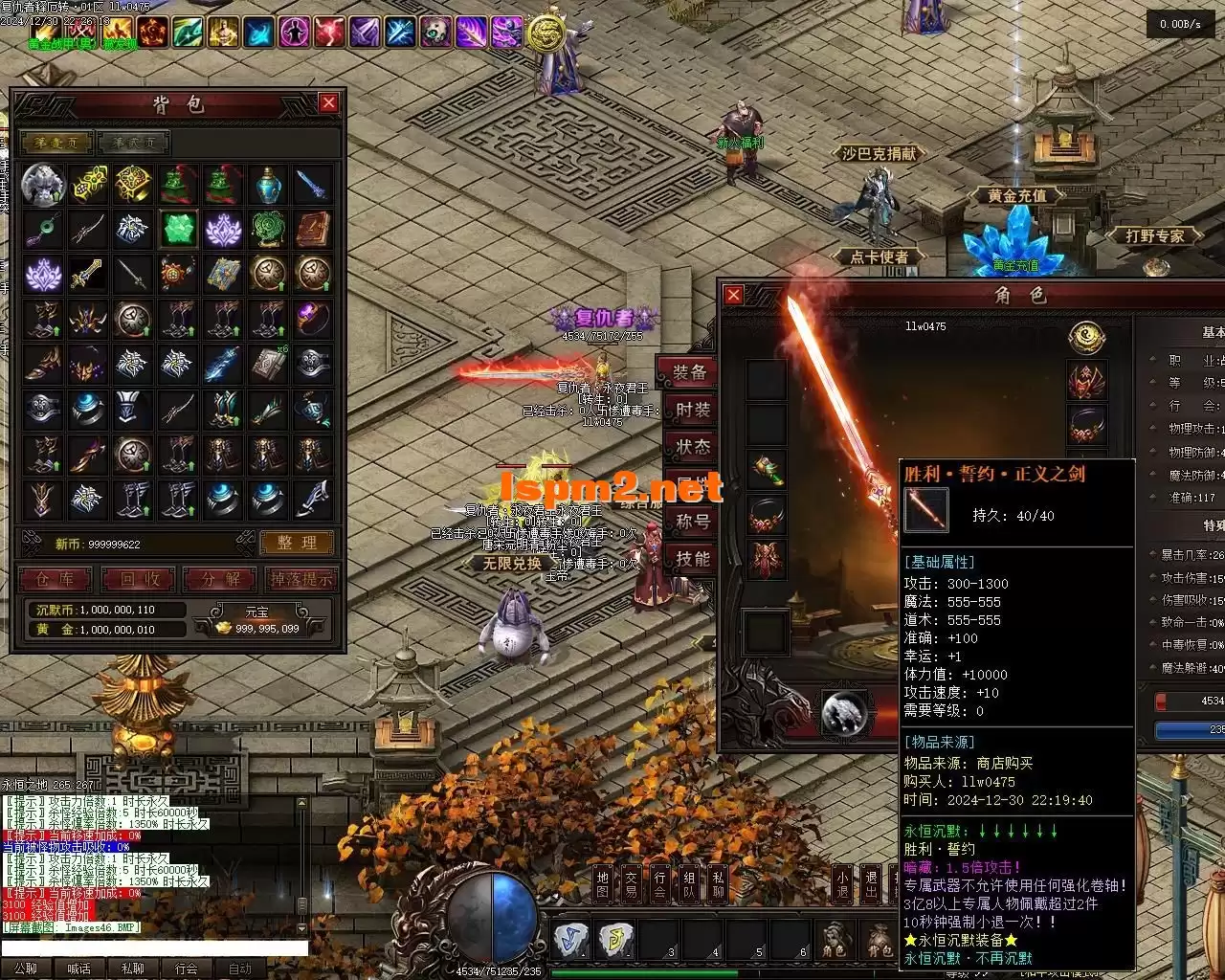Viewport: 1225px width, 980px height.
Task: Select the 称号 title tab
Action: (x=693, y=522)
